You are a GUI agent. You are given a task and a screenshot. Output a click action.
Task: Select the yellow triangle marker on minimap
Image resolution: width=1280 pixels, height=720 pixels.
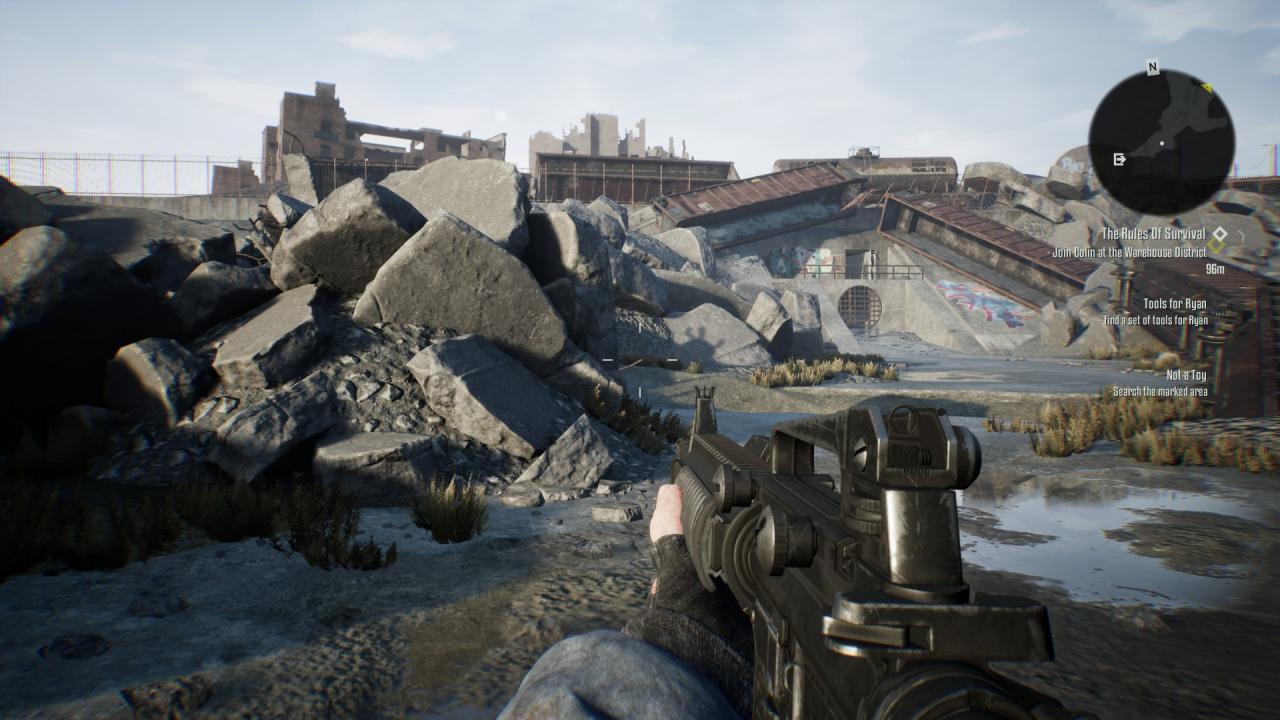click(1207, 88)
